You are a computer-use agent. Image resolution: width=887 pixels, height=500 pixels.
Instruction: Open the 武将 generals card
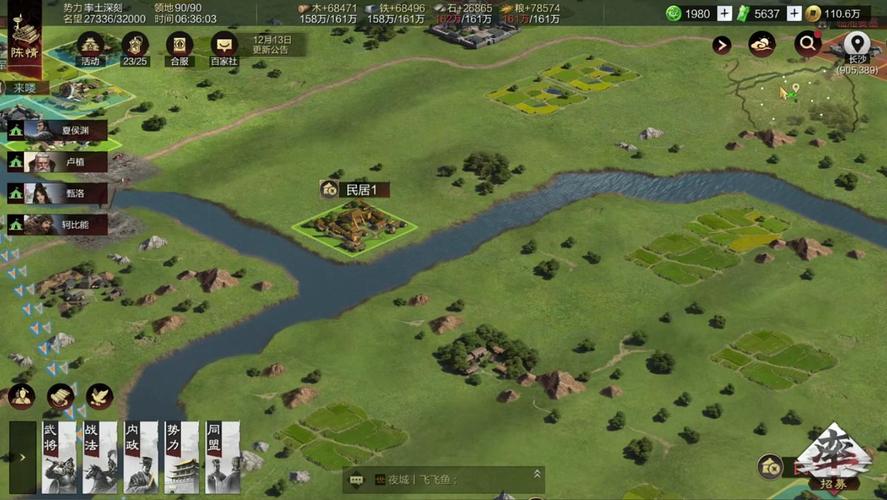pyautogui.click(x=58, y=457)
